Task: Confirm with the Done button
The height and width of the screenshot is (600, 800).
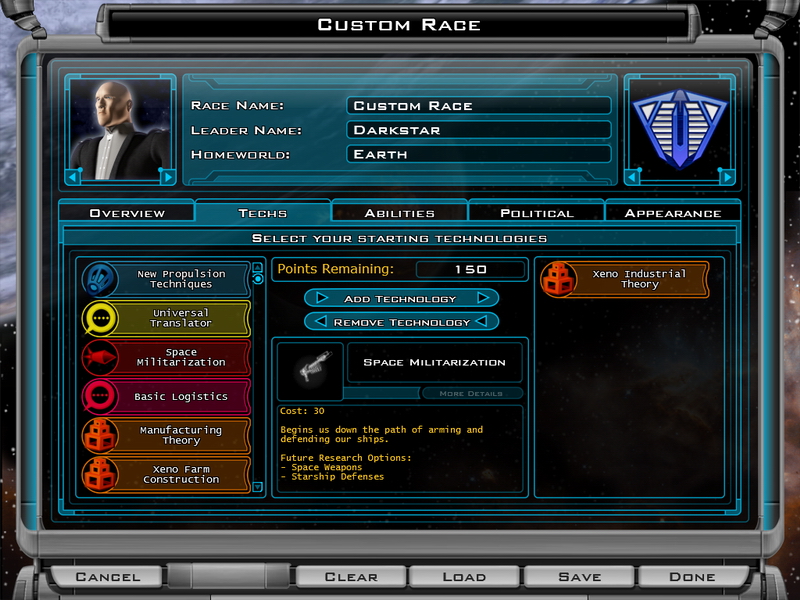Action: point(692,576)
